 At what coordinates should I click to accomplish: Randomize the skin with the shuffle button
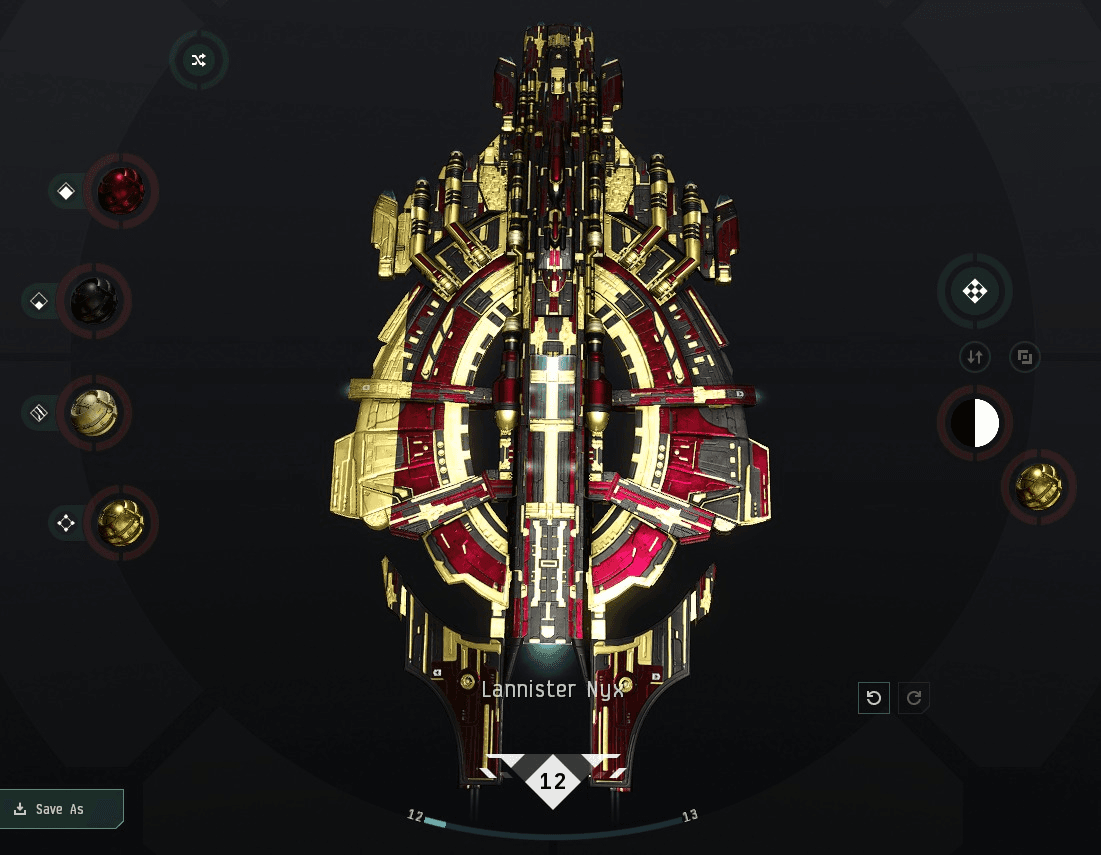pos(198,60)
